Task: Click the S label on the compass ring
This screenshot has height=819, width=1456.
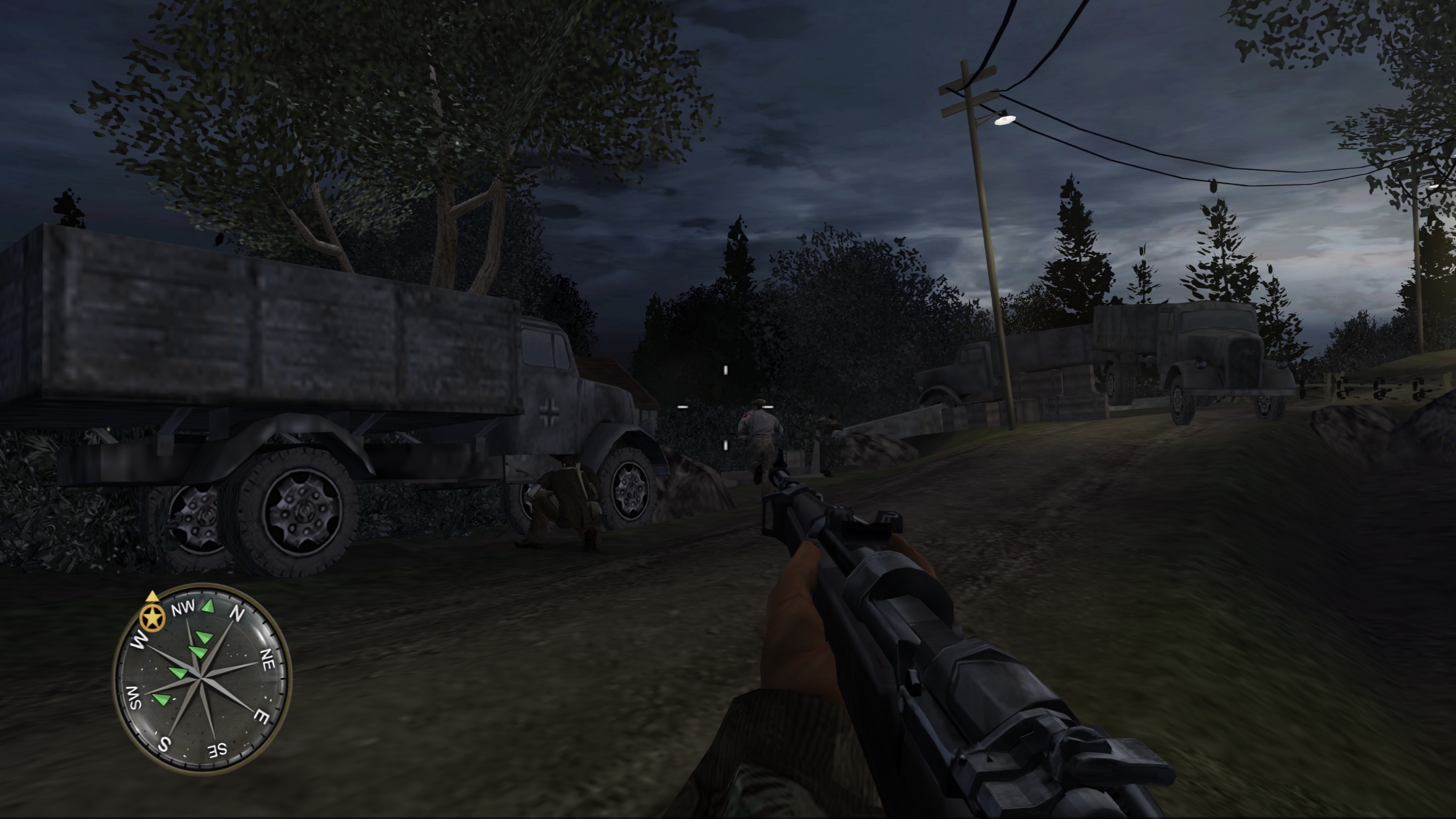Action: coord(164,745)
